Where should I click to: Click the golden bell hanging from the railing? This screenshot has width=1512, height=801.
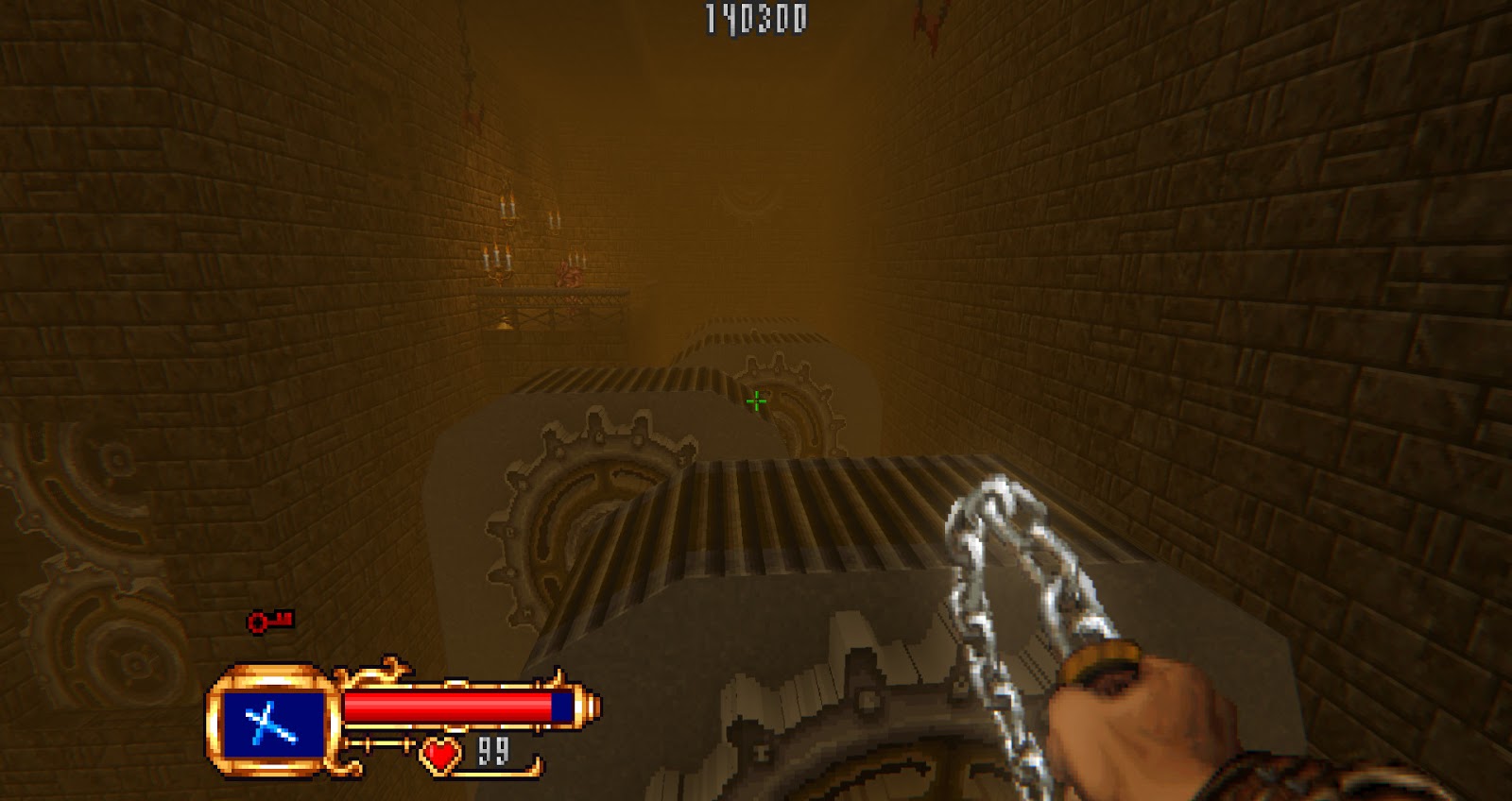(x=507, y=322)
